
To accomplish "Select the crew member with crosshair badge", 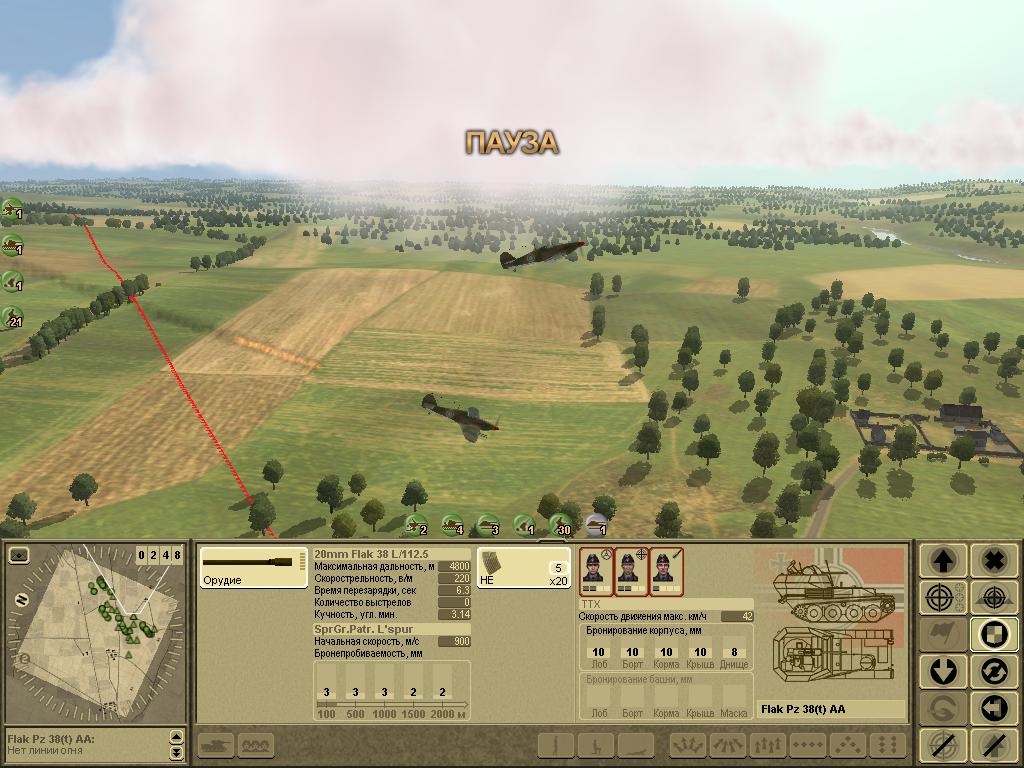I will coord(629,571).
